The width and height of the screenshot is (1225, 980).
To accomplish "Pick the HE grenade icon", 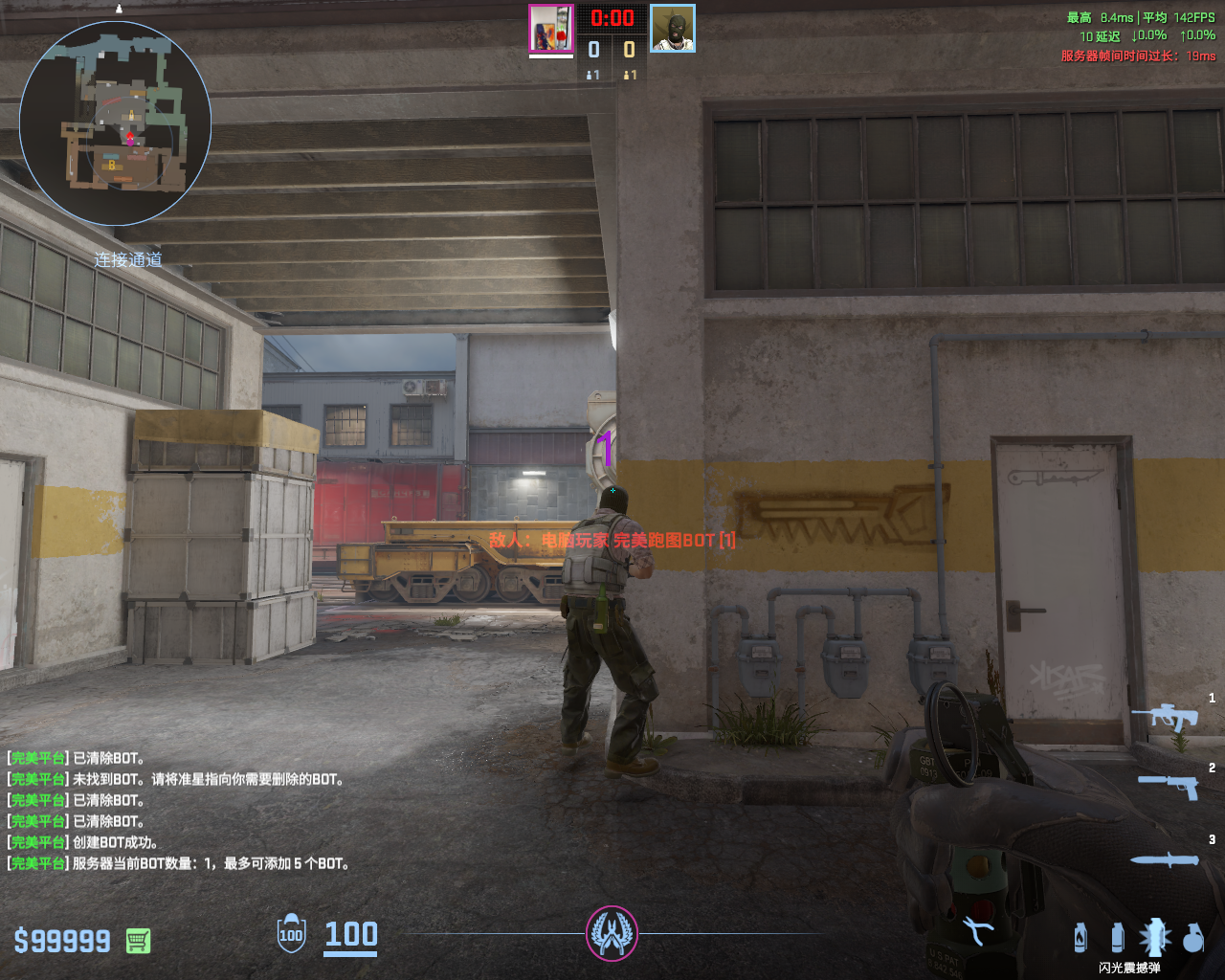I will [1192, 938].
